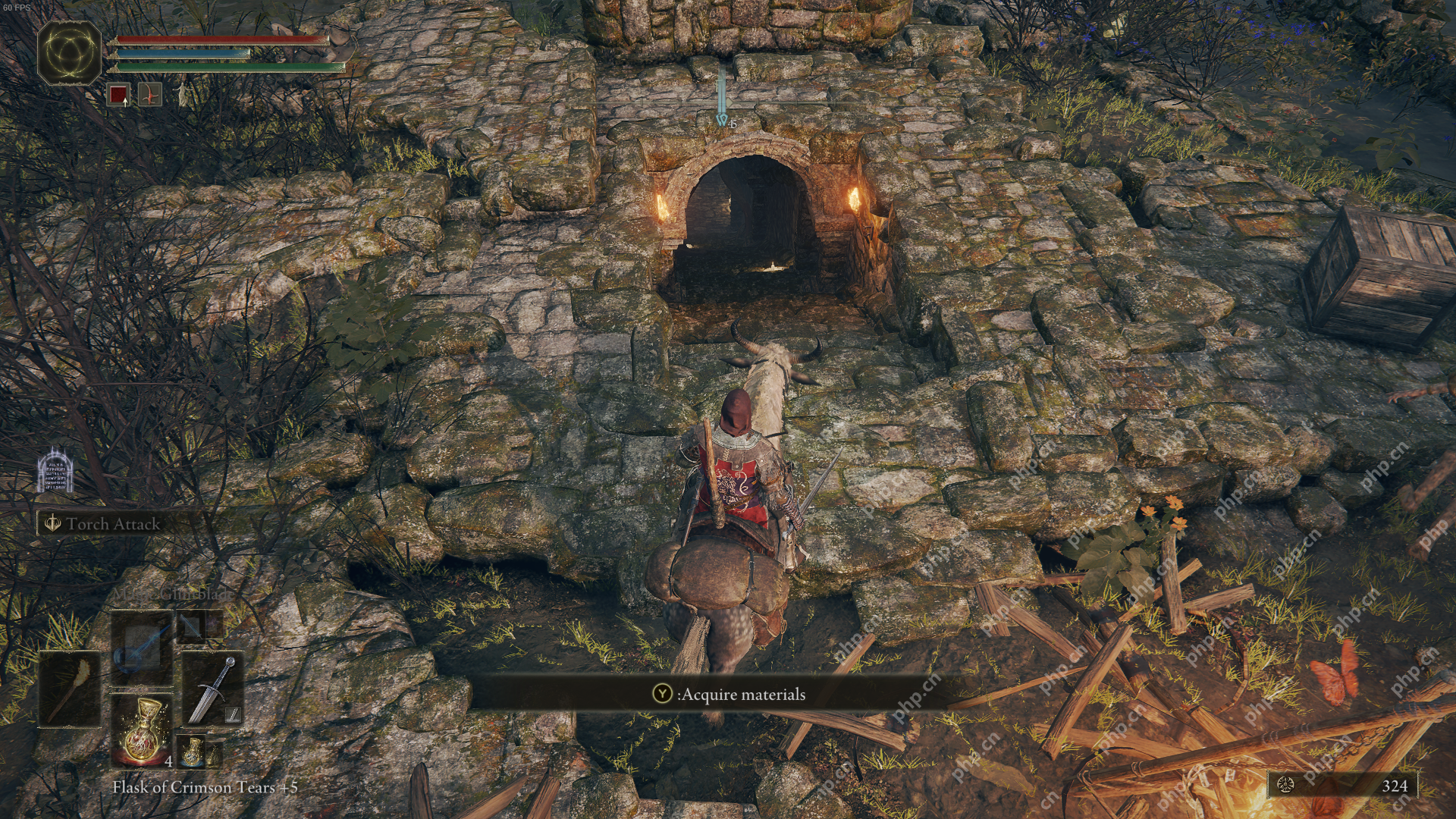
Task: Click the "60 FPS" counter in the corner
Action: pos(18,7)
